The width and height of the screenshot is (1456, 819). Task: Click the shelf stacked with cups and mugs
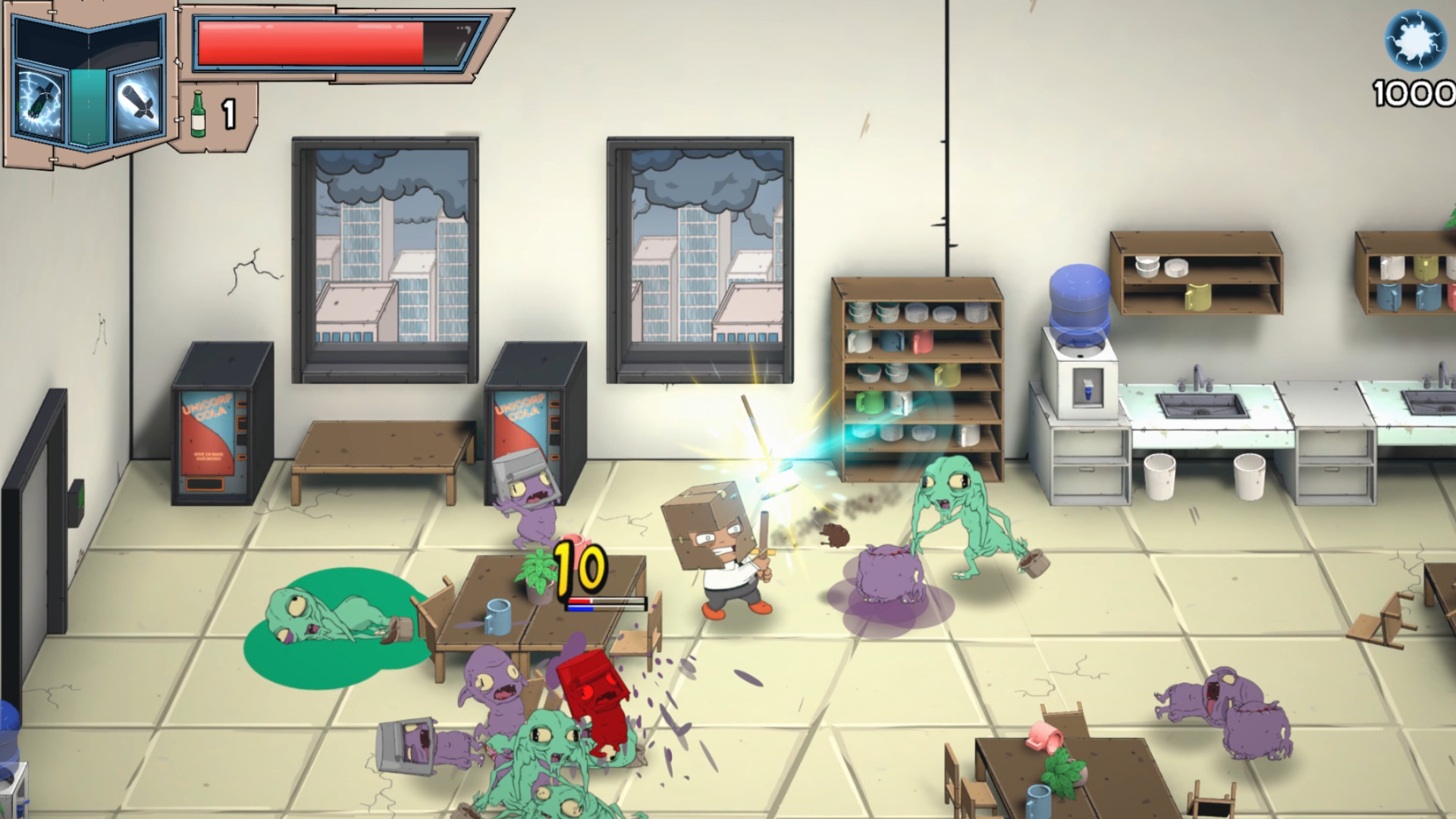[x=918, y=372]
